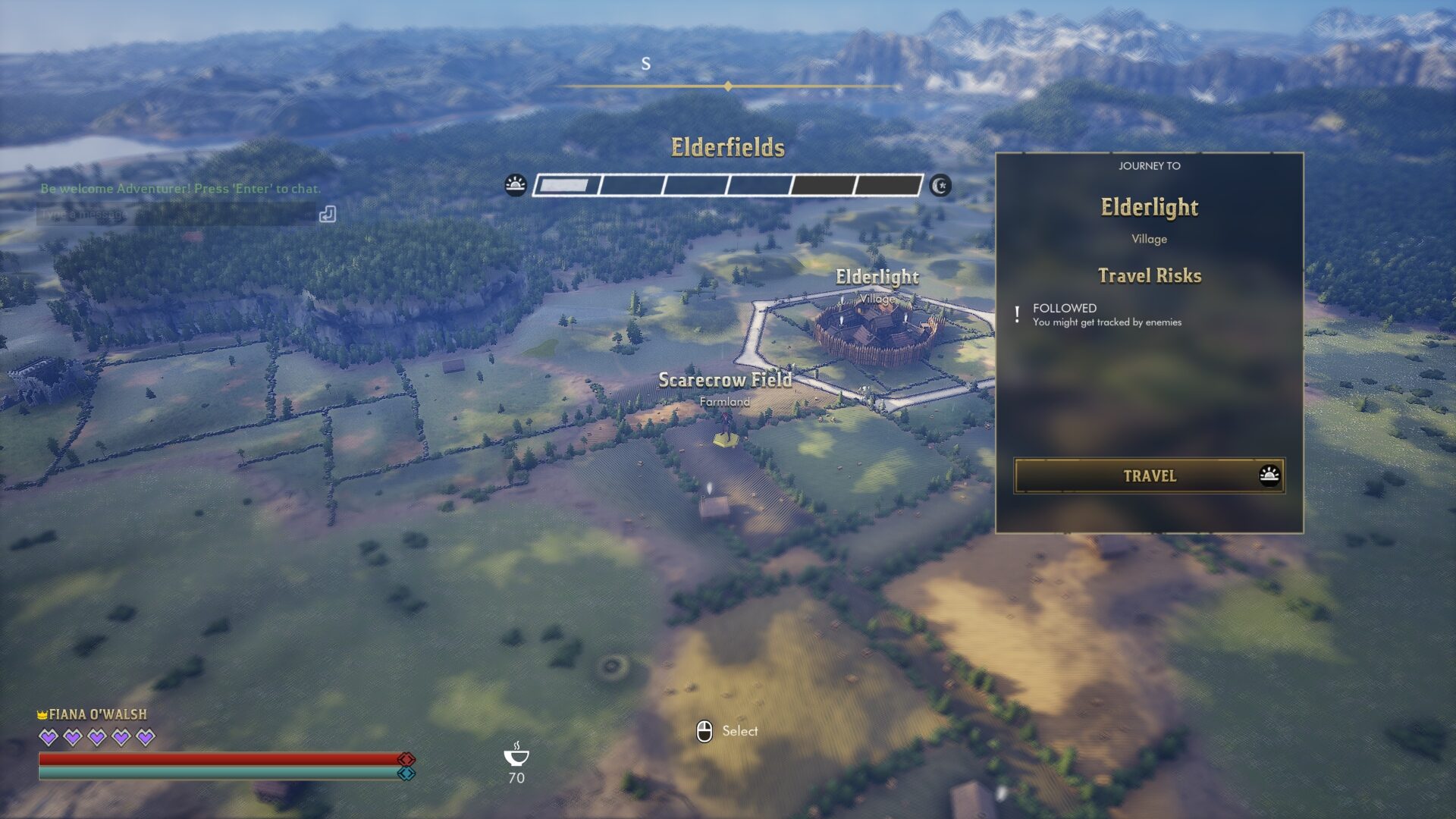Click the diamond marker on the compass bar

click(x=729, y=87)
